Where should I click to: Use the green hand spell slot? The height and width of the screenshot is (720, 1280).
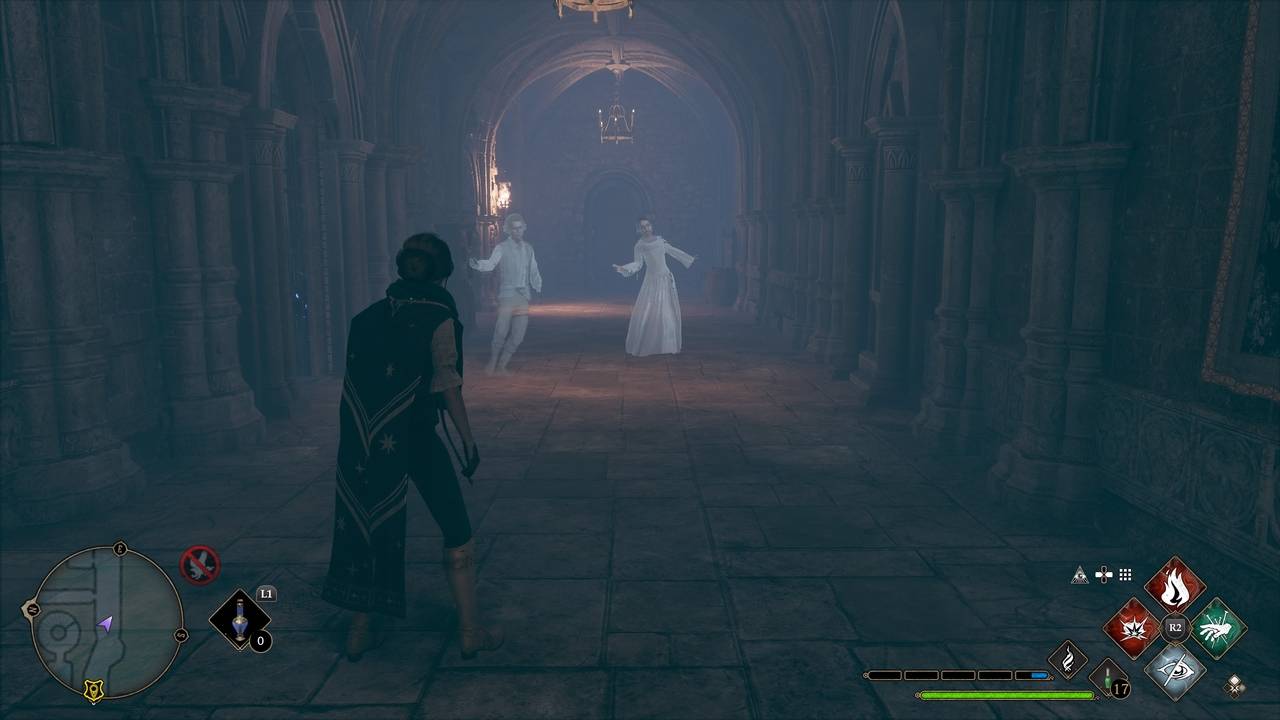[1217, 628]
